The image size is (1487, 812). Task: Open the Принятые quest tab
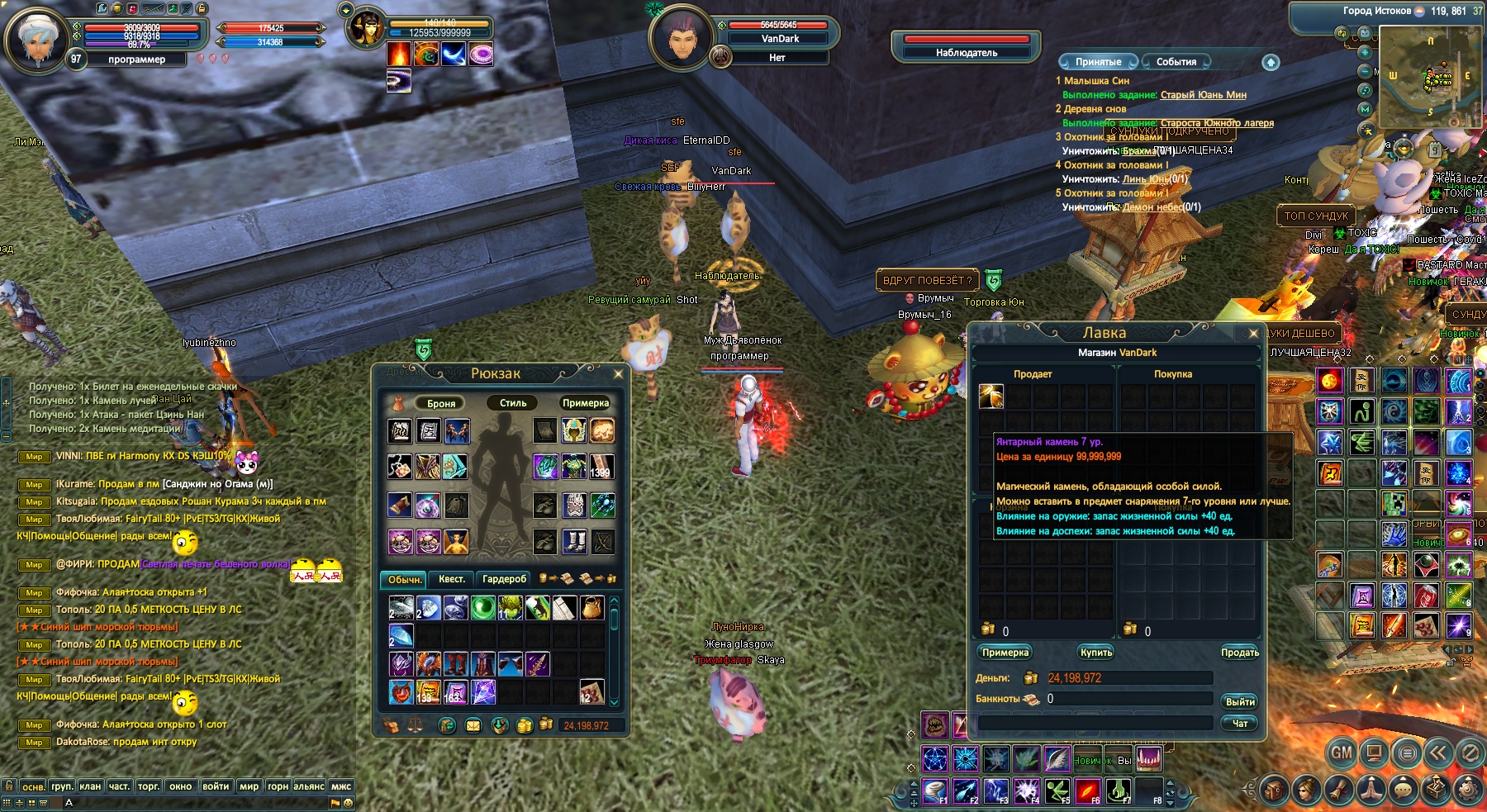pos(1098,62)
